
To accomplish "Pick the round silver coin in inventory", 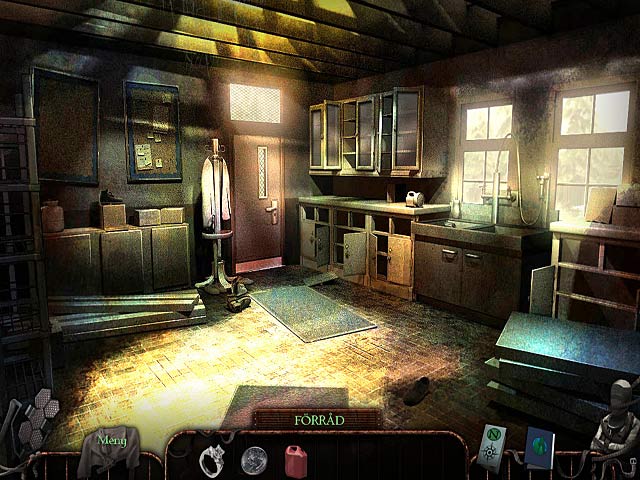I will (254, 459).
